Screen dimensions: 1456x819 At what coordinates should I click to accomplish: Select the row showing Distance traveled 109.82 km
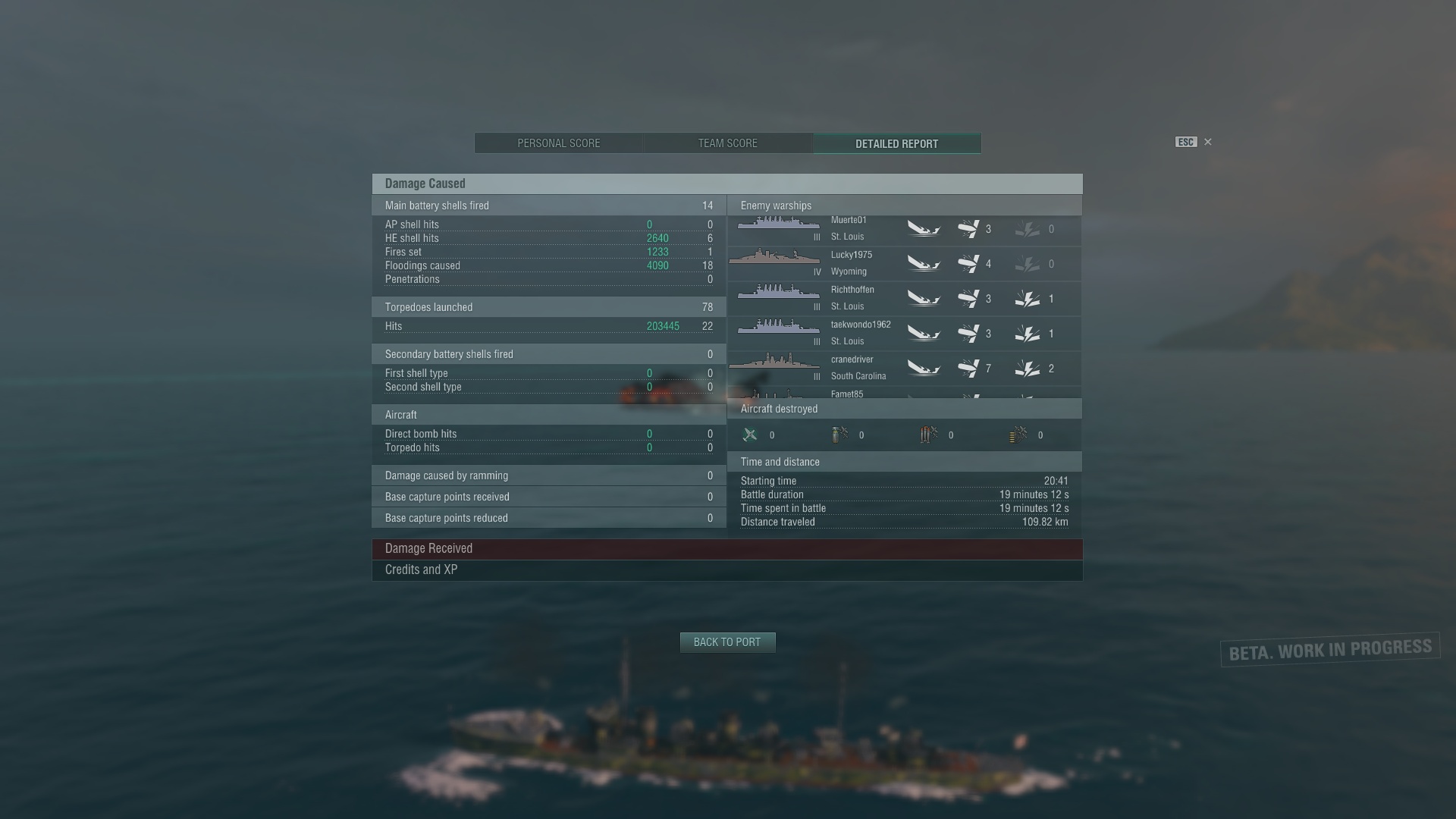(902, 522)
